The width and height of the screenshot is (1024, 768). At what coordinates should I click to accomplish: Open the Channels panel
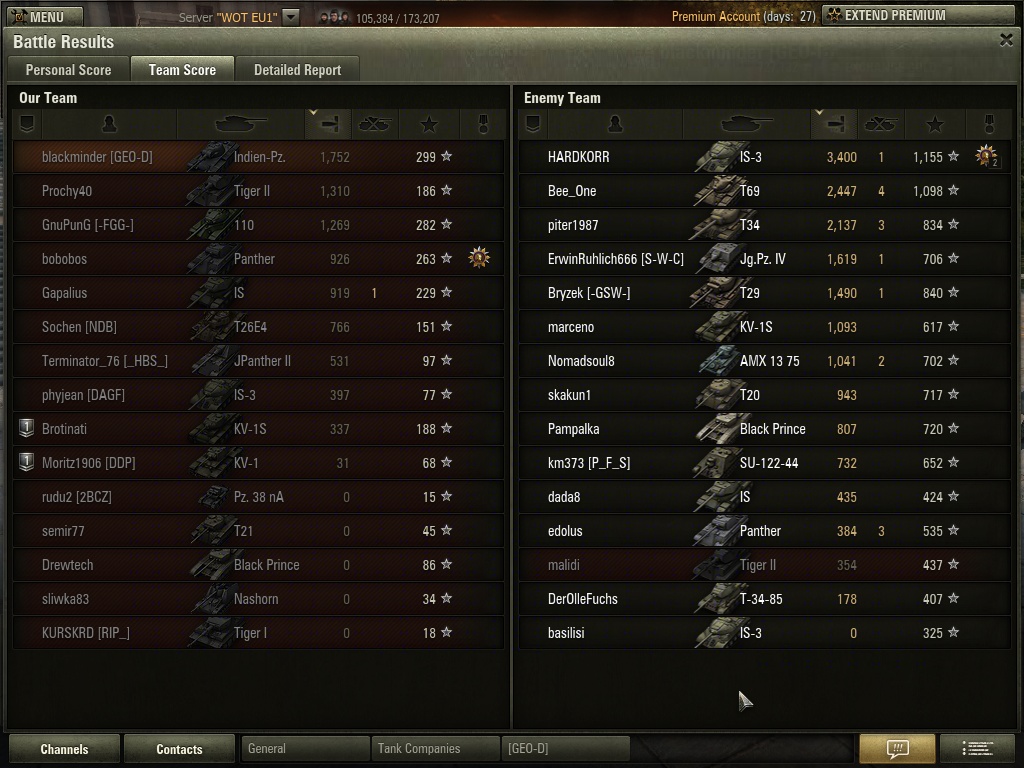pos(64,749)
